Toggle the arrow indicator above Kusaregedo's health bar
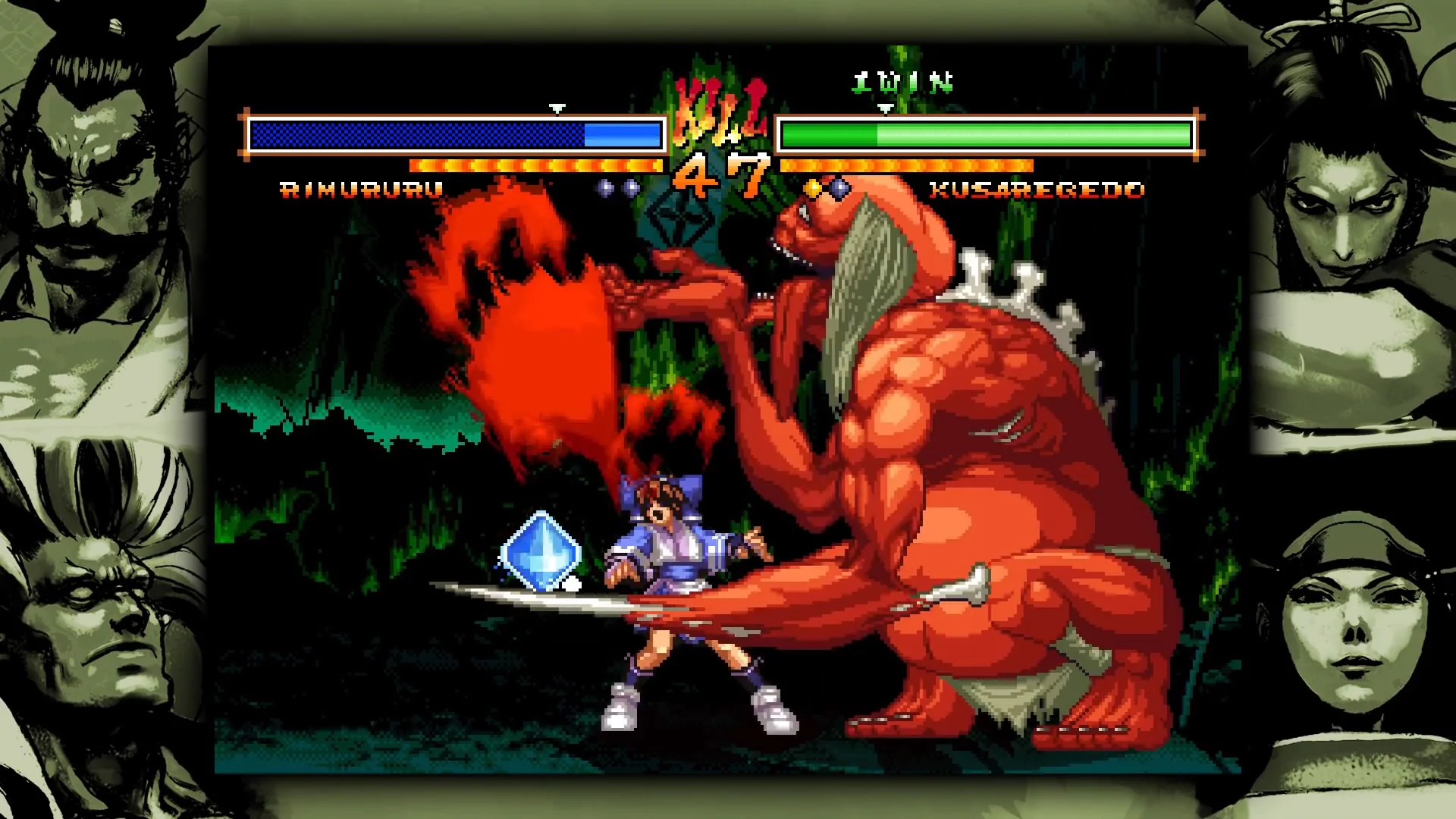The width and height of the screenshot is (1456, 819). [x=884, y=108]
